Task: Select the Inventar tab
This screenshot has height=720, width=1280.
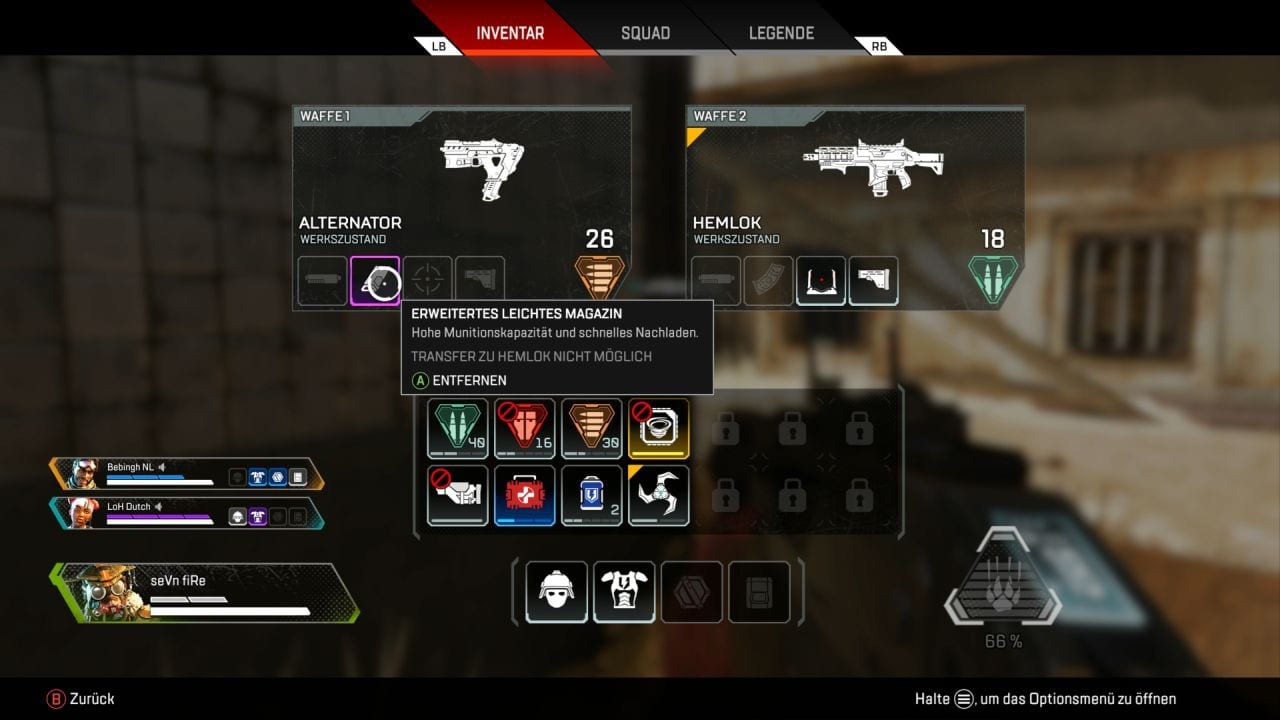Action: pos(510,33)
